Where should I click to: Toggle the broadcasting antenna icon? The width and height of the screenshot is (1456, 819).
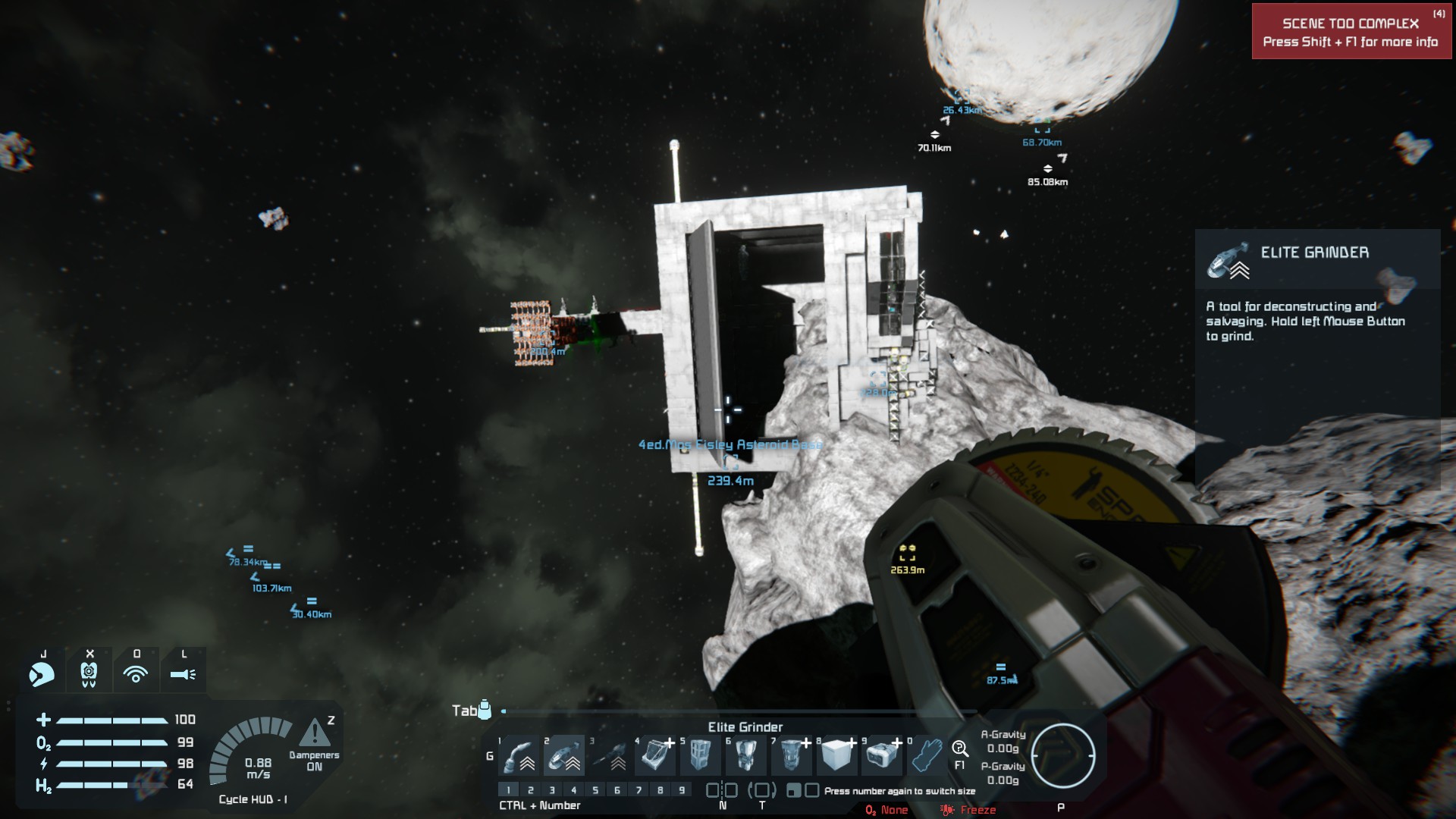(x=136, y=673)
